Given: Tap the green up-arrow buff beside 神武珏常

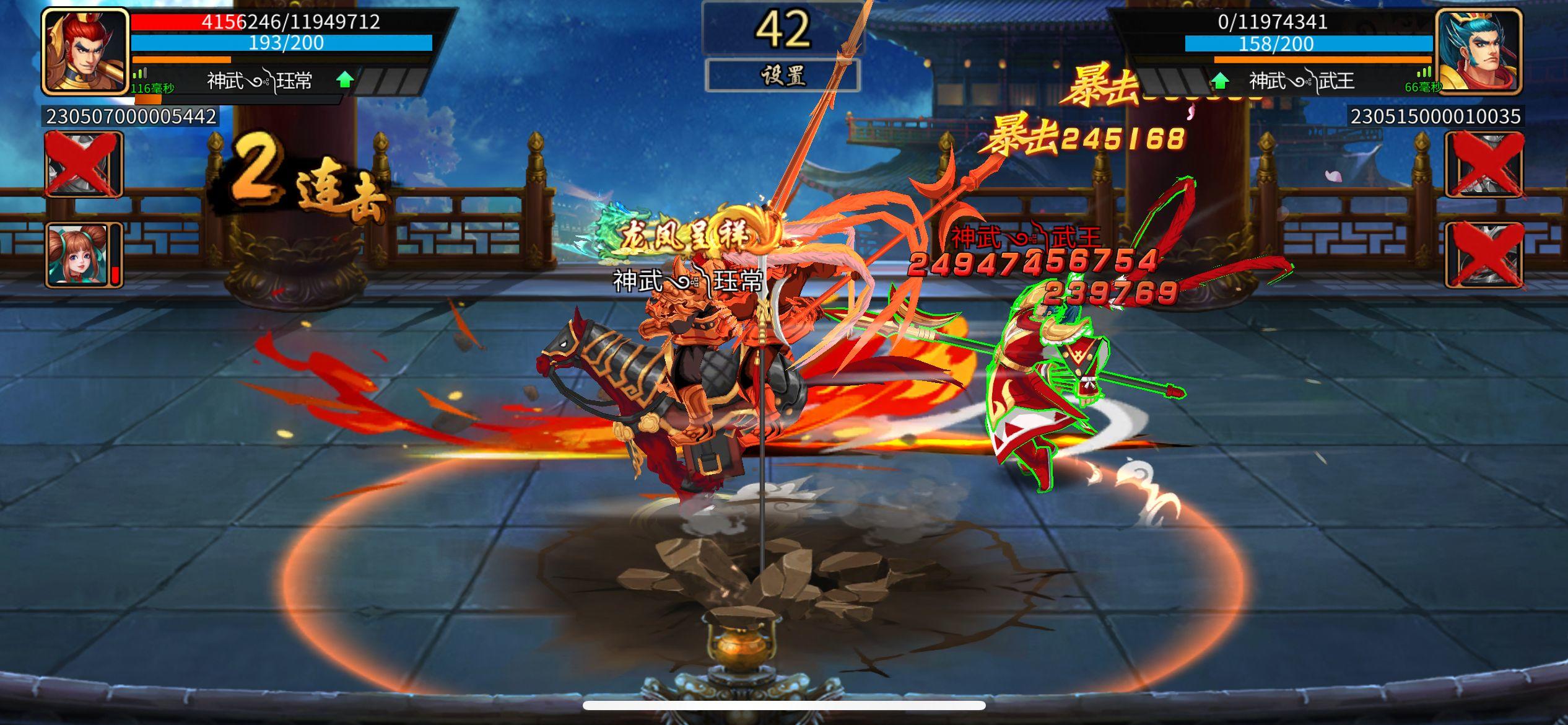Looking at the screenshot, I should [x=347, y=79].
